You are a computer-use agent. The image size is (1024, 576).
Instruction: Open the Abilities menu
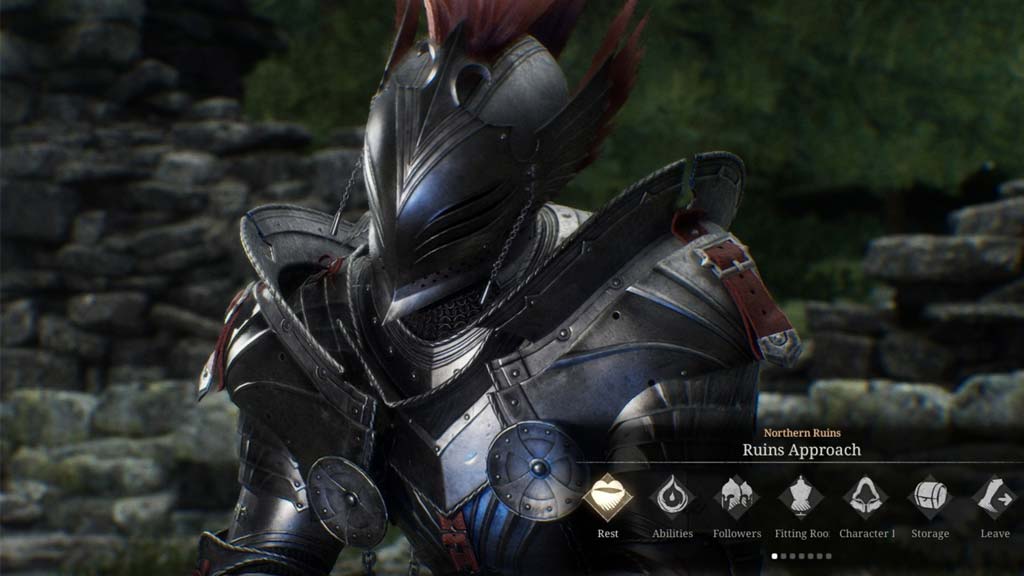672,497
